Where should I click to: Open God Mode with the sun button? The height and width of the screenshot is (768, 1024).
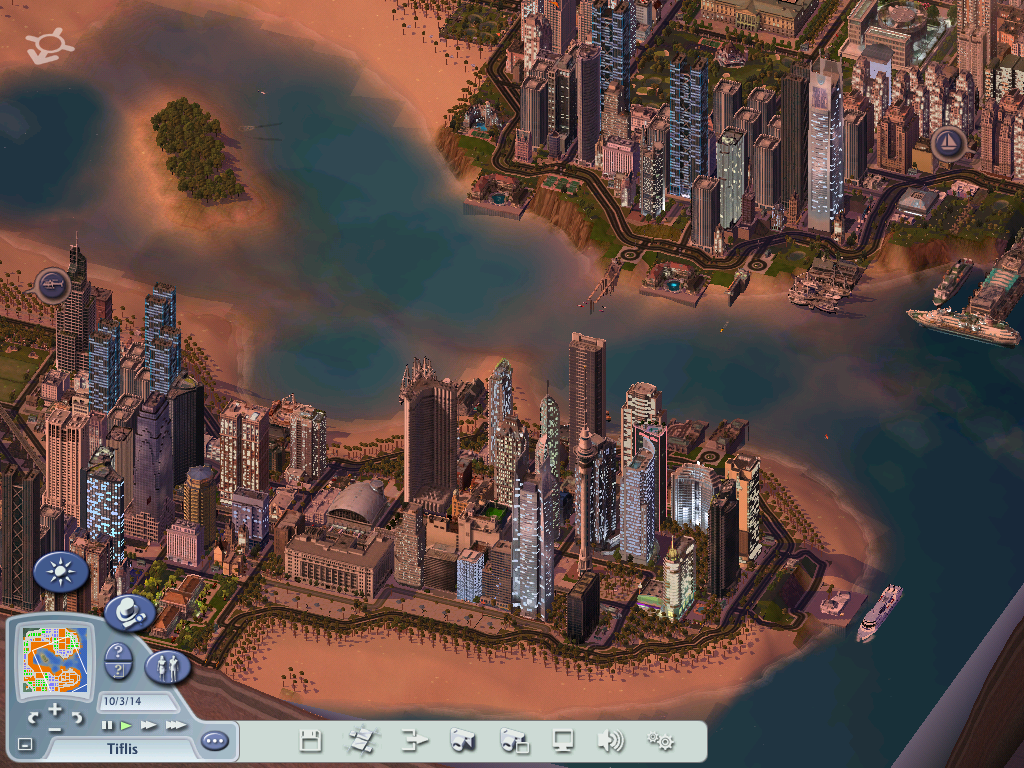(61, 572)
